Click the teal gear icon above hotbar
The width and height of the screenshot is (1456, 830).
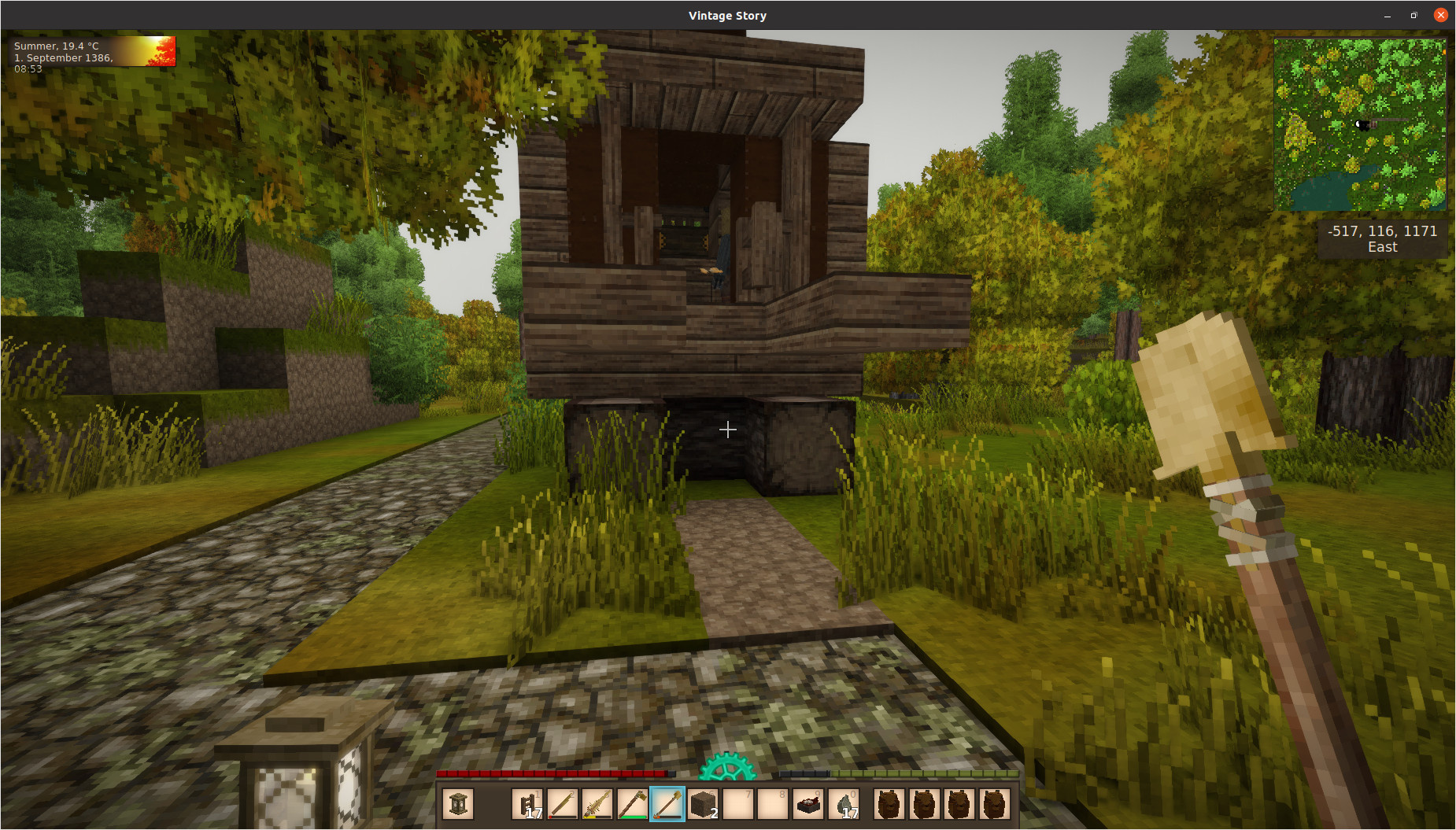727,768
